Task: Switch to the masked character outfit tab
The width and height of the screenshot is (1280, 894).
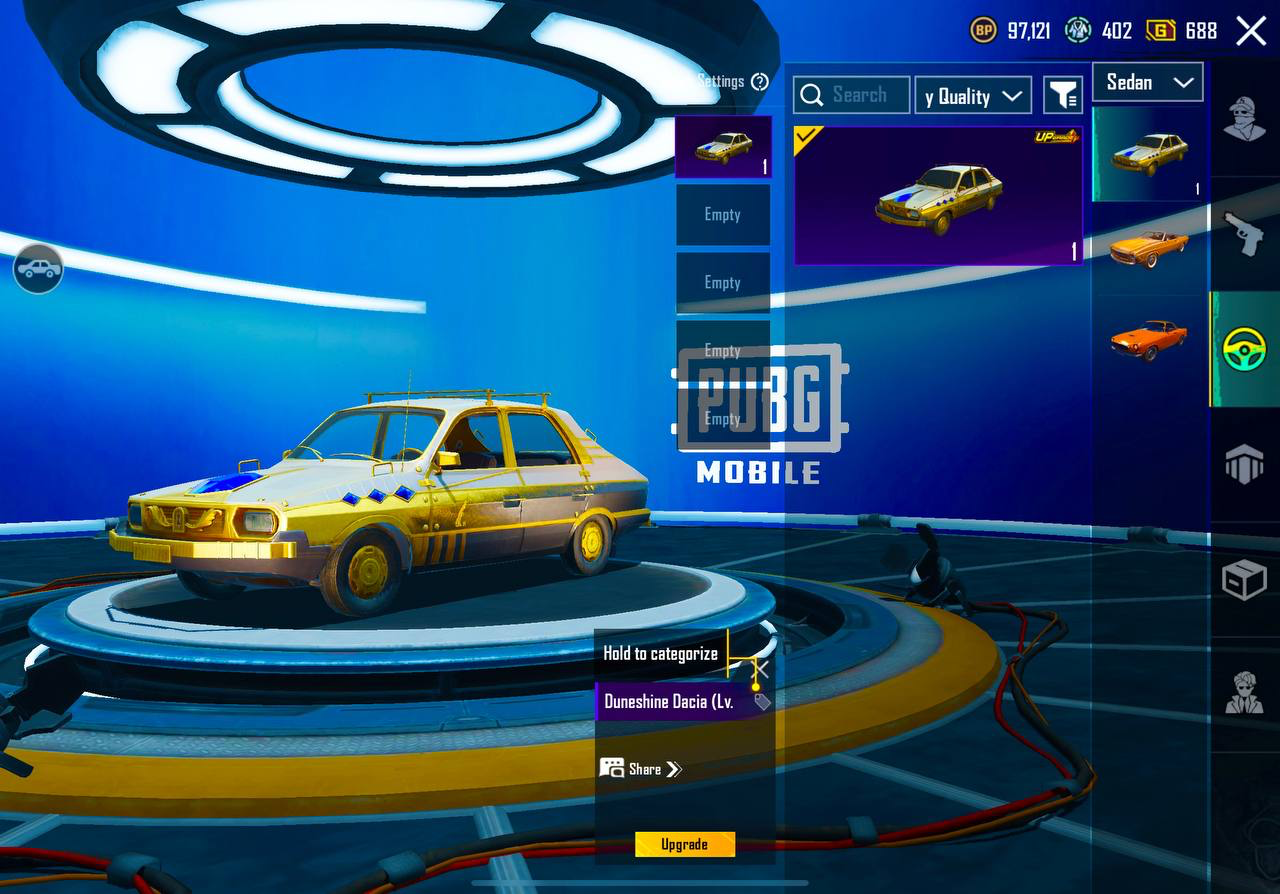Action: pos(1245,120)
